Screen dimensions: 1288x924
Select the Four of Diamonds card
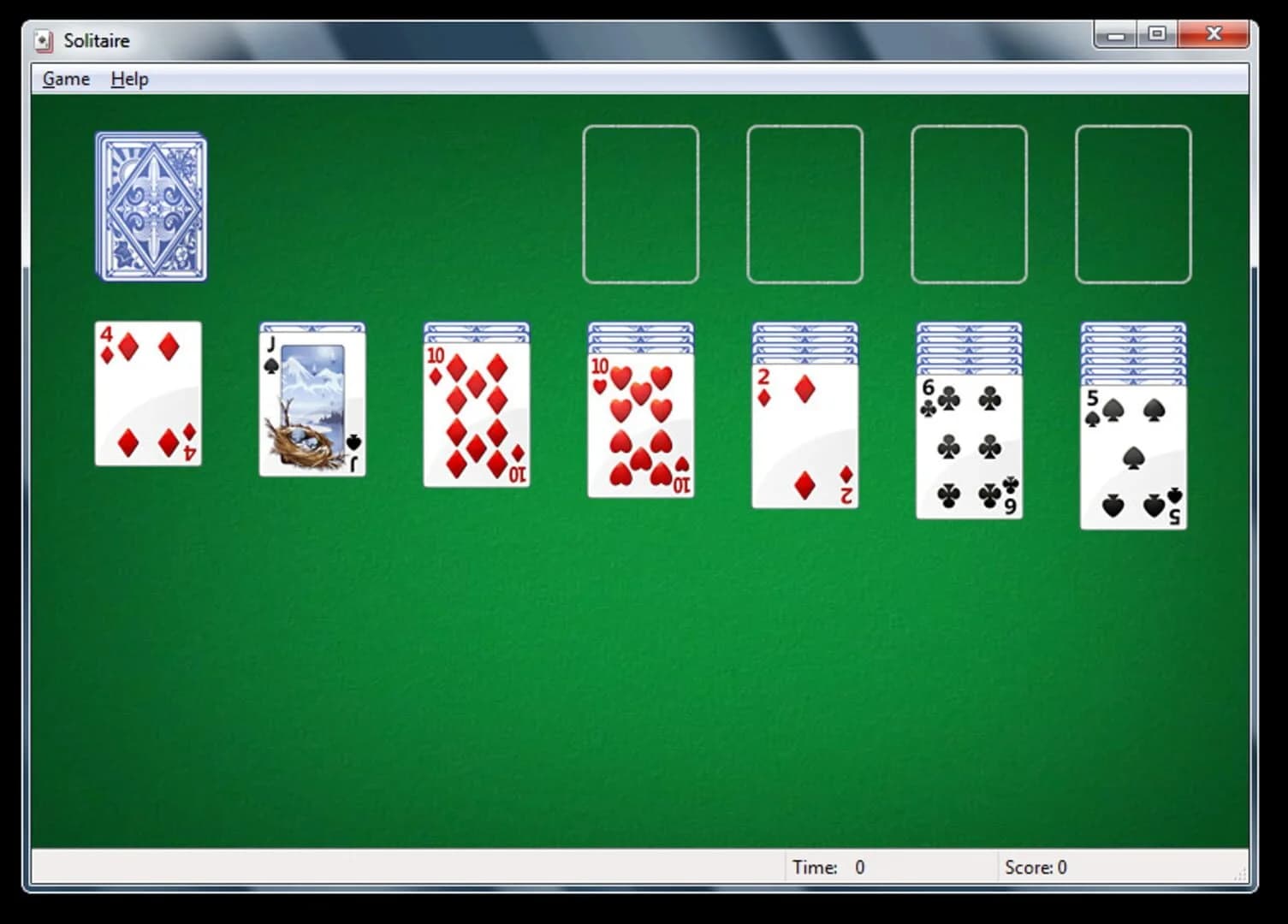coord(147,394)
